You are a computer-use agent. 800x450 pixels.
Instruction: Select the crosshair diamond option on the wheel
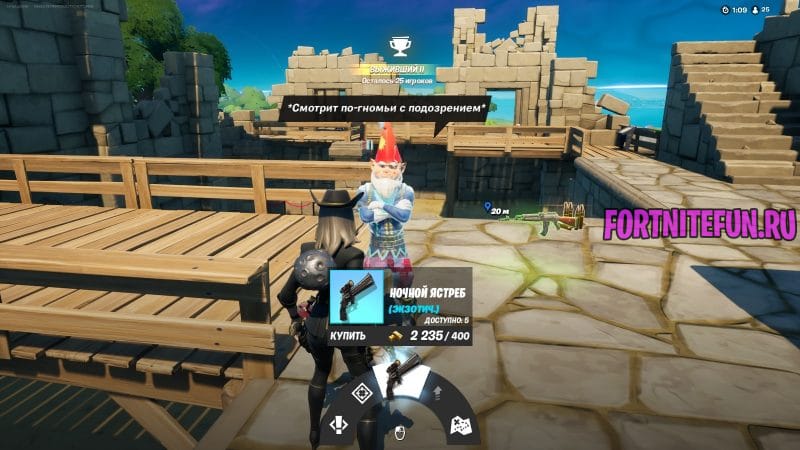point(363,395)
